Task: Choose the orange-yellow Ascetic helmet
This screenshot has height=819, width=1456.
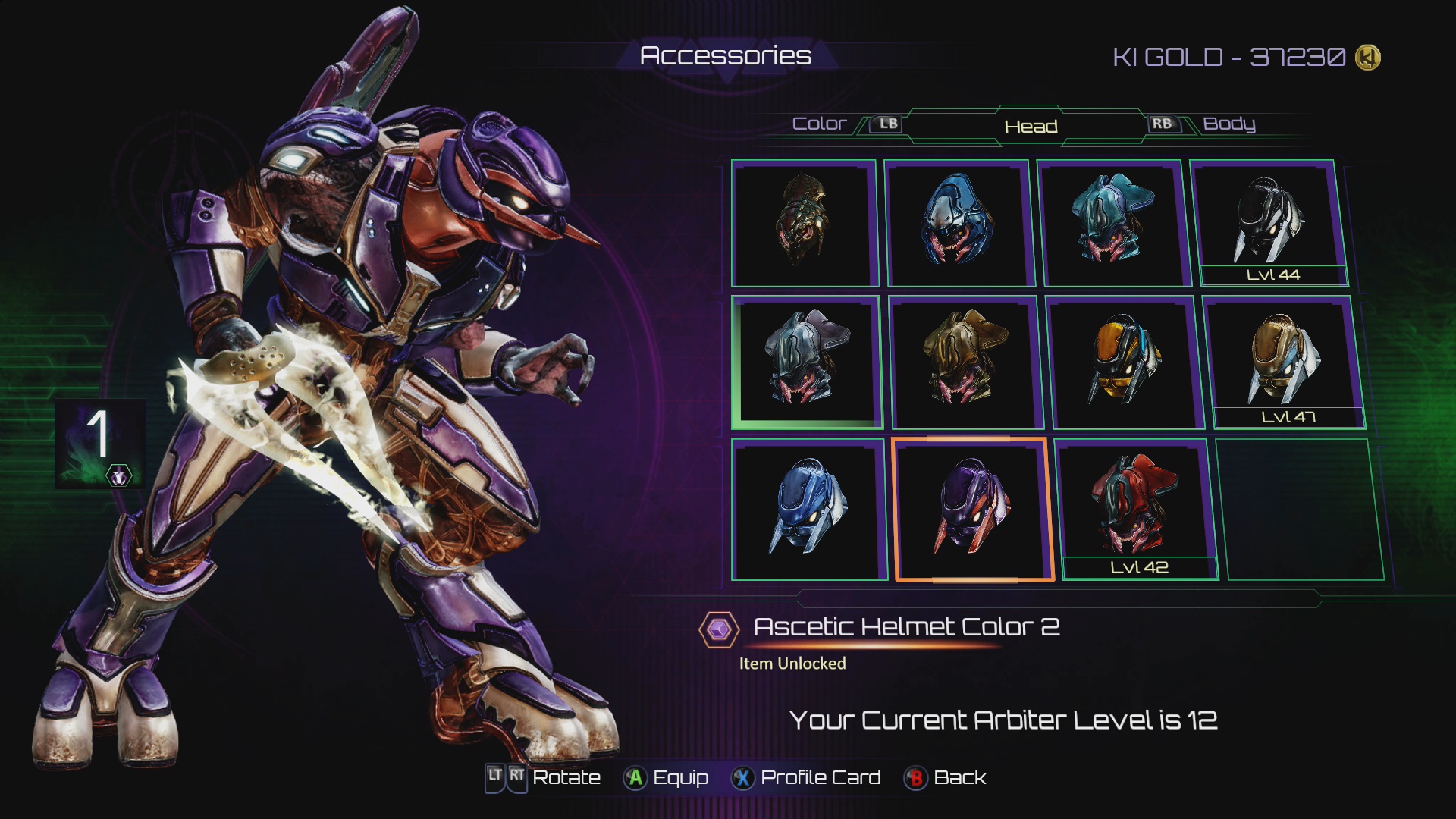Action: tap(1125, 361)
